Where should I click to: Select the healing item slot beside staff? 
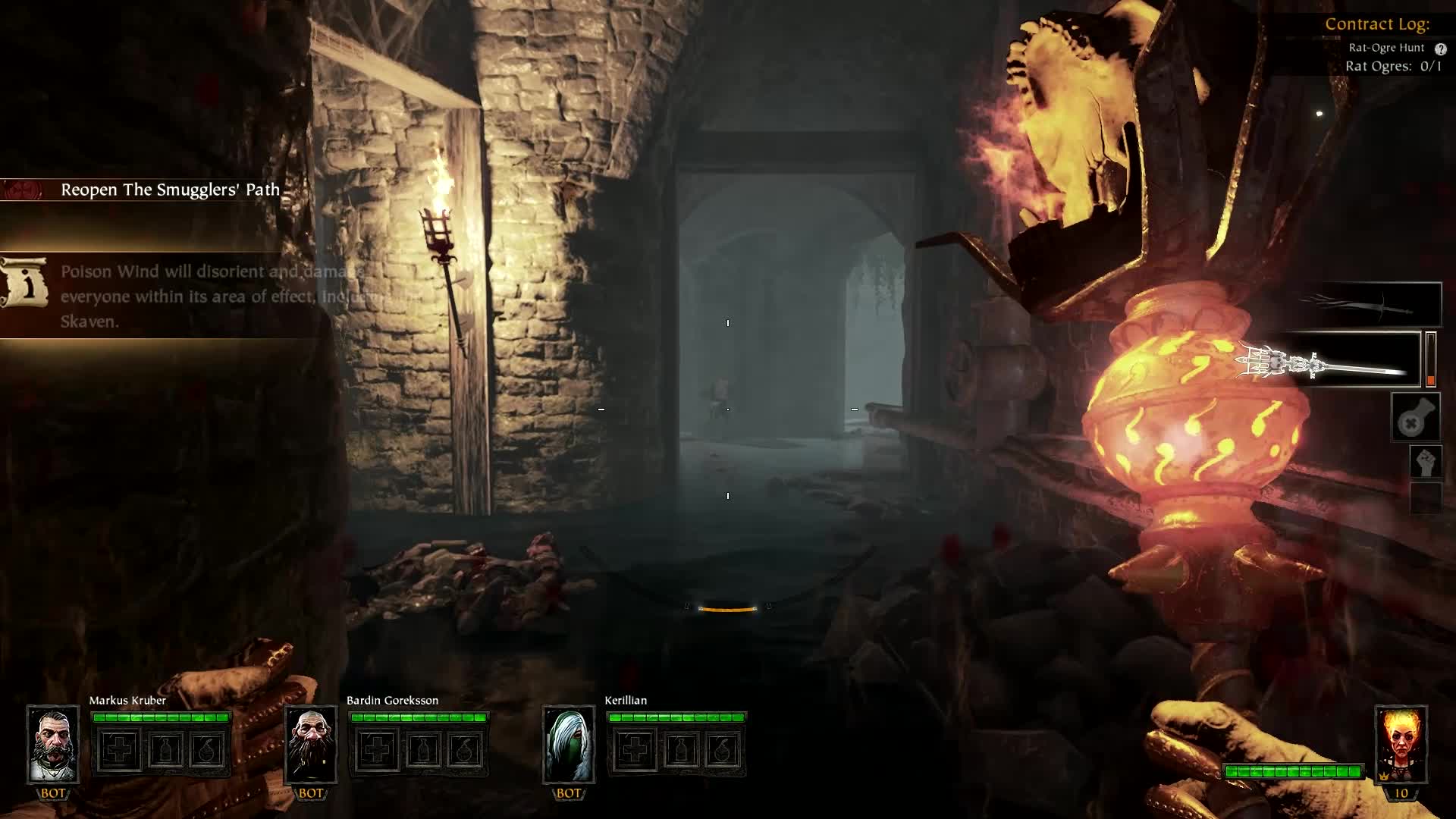click(x=1415, y=417)
